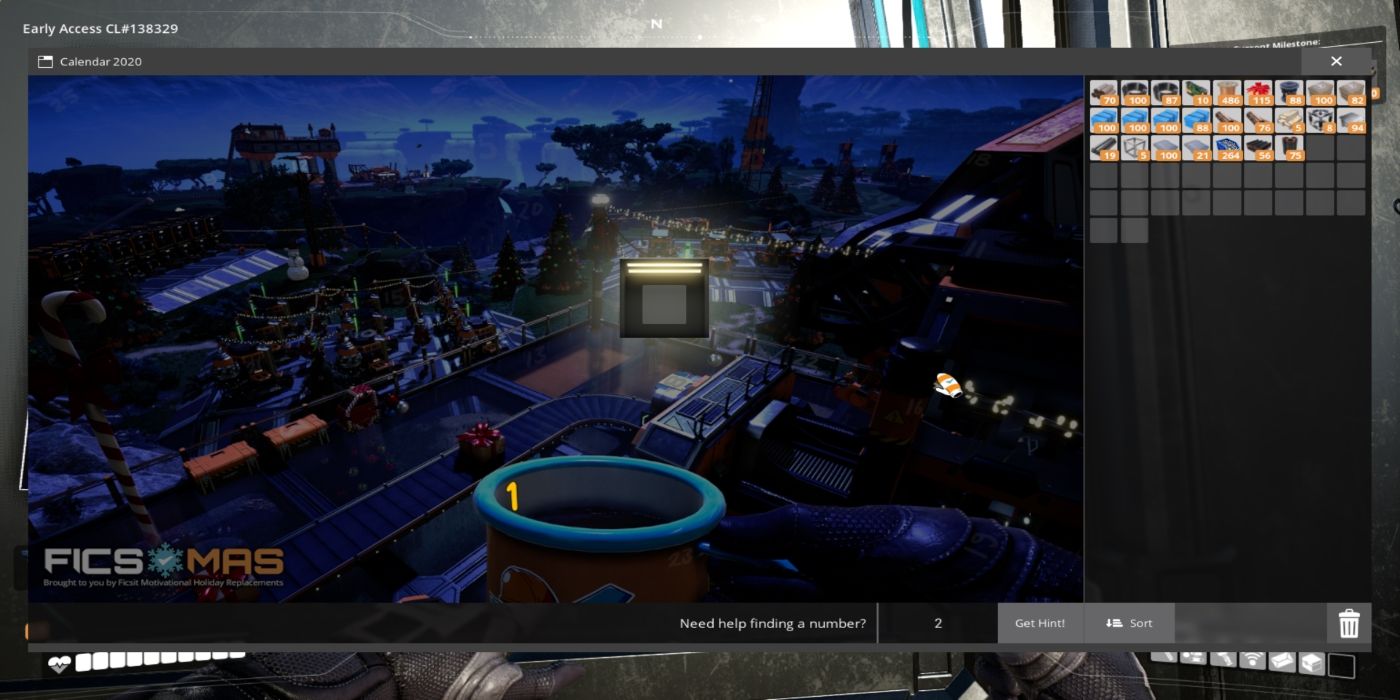Select the black coil stack of 87
1400x700 pixels.
[x=1165, y=94]
